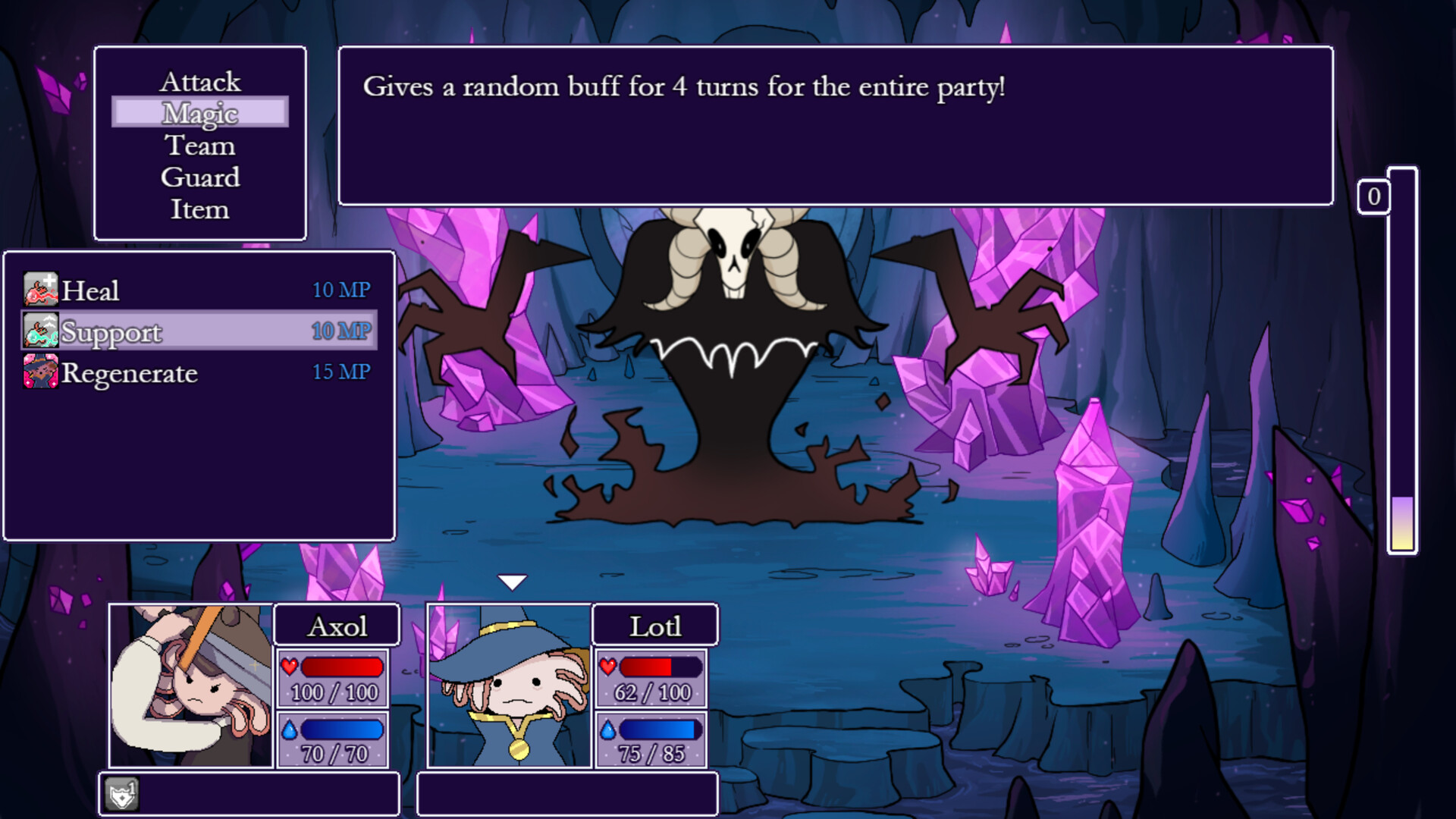Select Attack from the battle menu
This screenshot has height=819, width=1456.
201,81
